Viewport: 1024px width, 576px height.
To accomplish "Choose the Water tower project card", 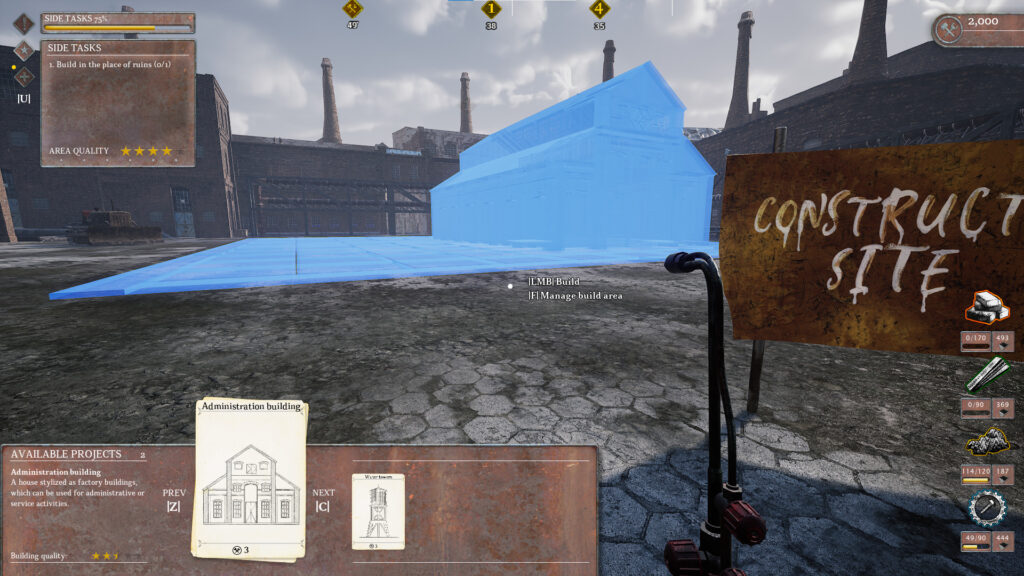I will pos(378,510).
